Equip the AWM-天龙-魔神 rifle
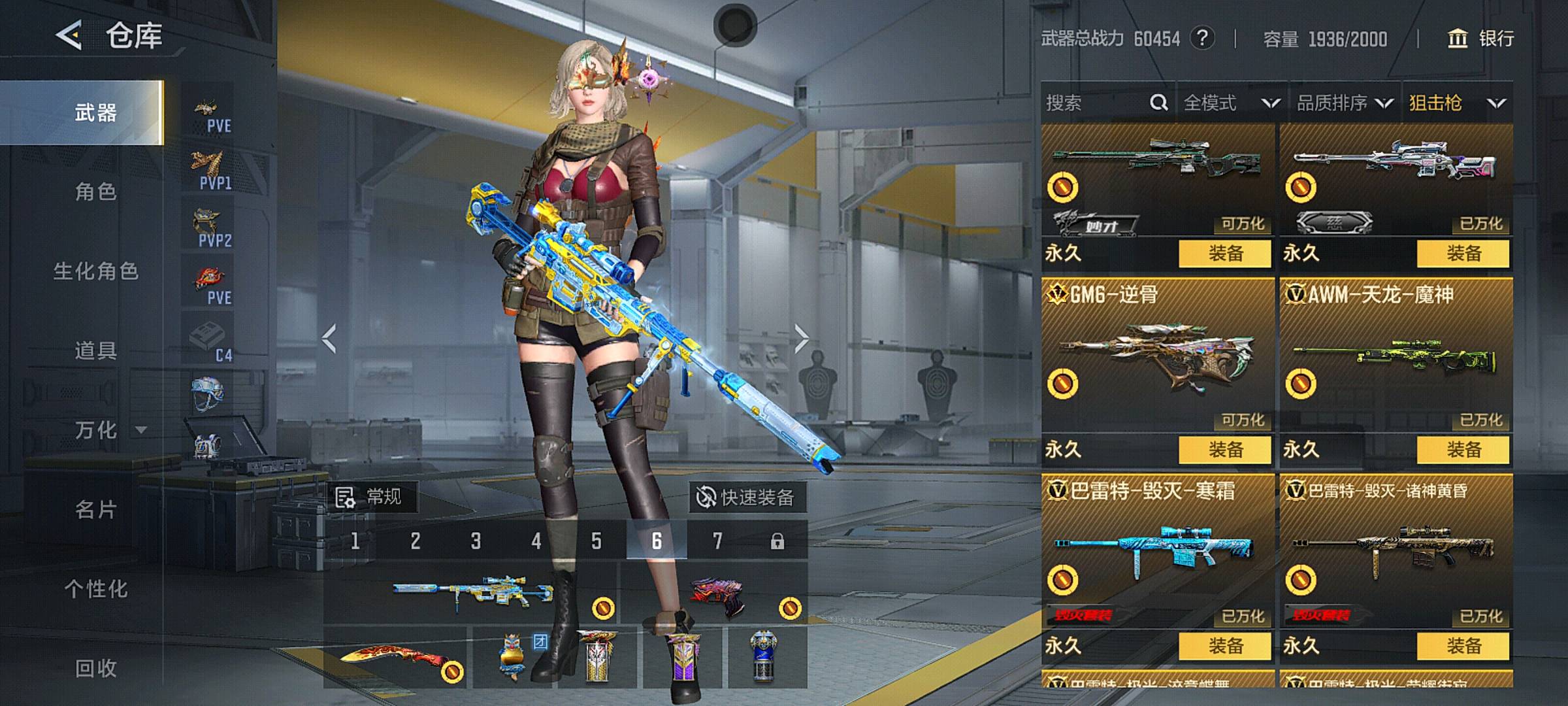The width and height of the screenshot is (1568, 706). pyautogui.click(x=1463, y=450)
